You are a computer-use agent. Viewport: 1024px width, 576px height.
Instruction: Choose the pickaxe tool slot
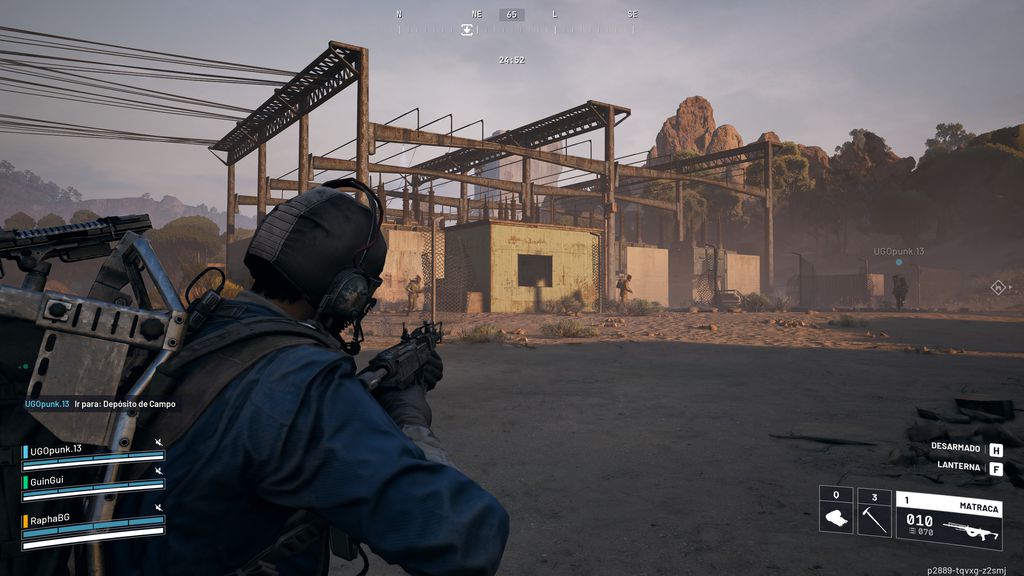[x=874, y=512]
